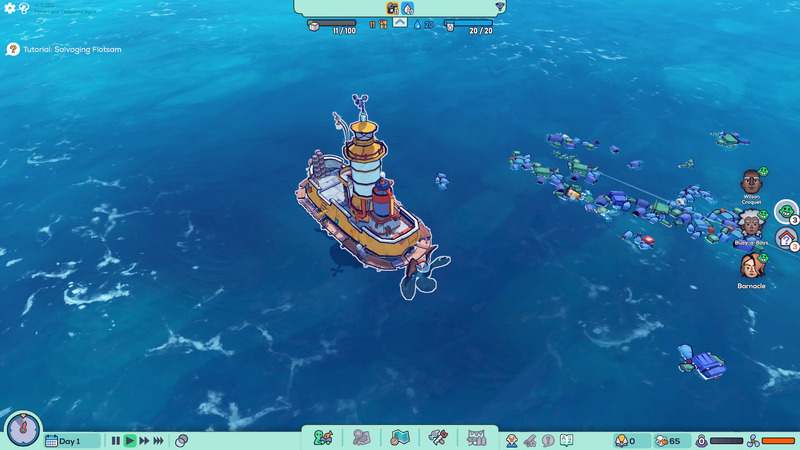
Task: Set game speed to double fast-forward
Action: [x=144, y=440]
